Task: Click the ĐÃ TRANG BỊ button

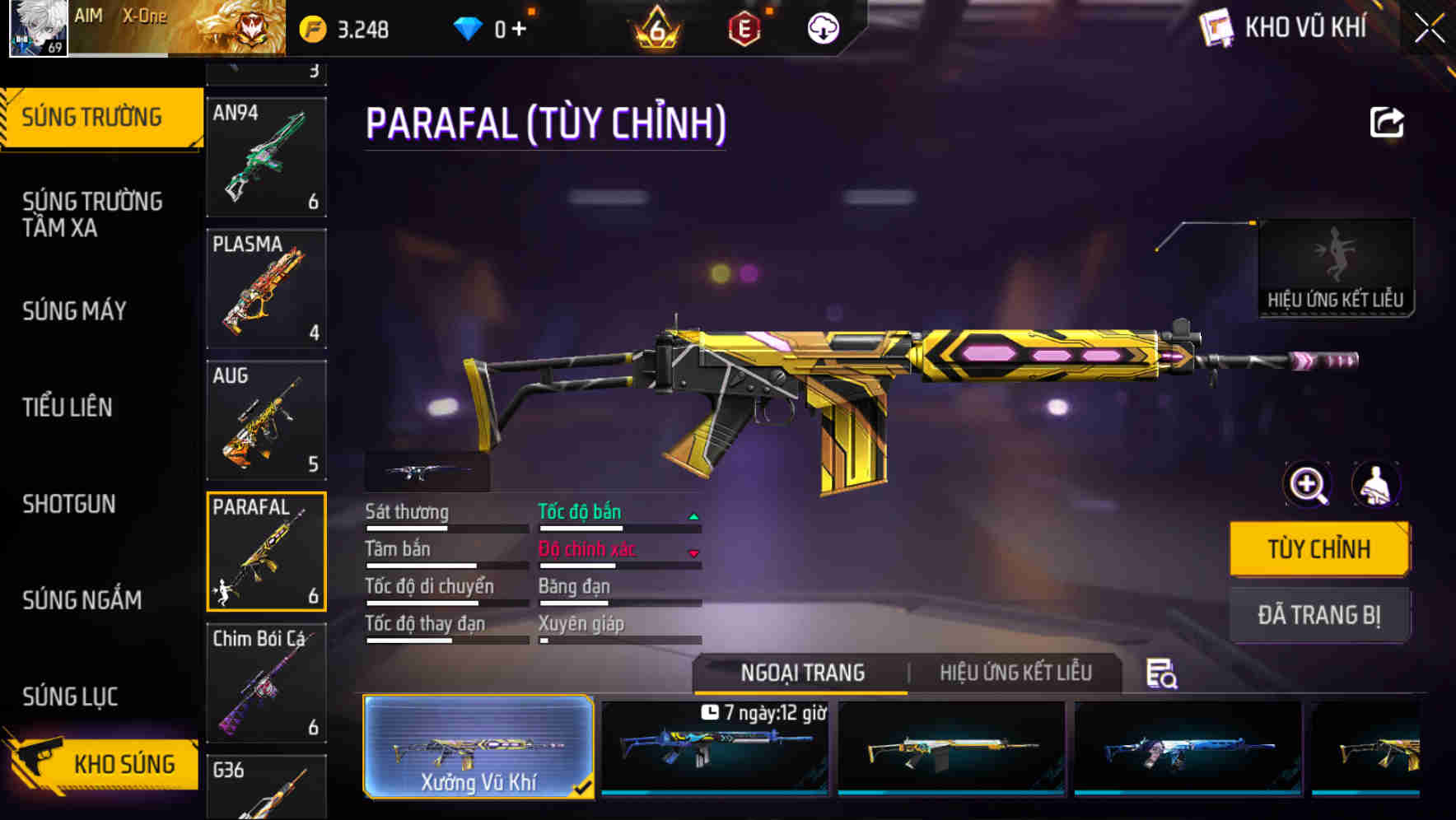Action: [1319, 614]
